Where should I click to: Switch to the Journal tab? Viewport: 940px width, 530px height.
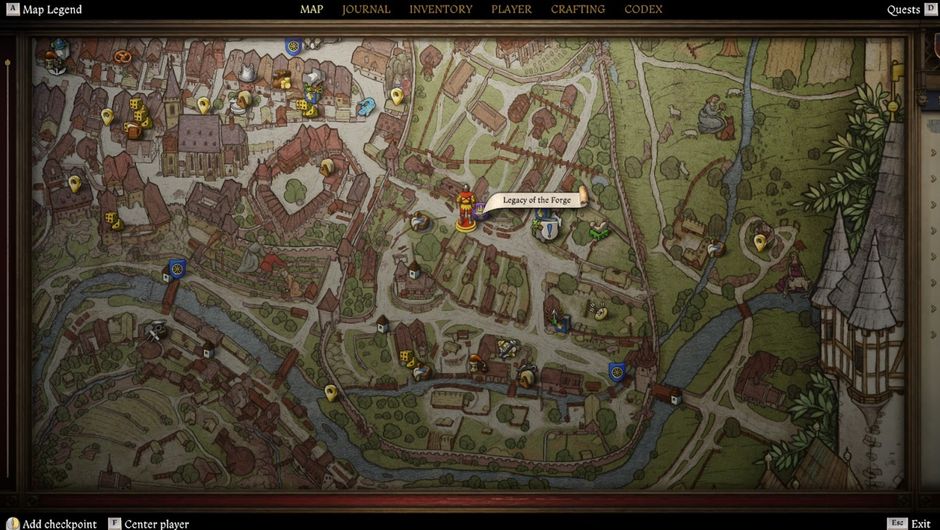pyautogui.click(x=366, y=10)
